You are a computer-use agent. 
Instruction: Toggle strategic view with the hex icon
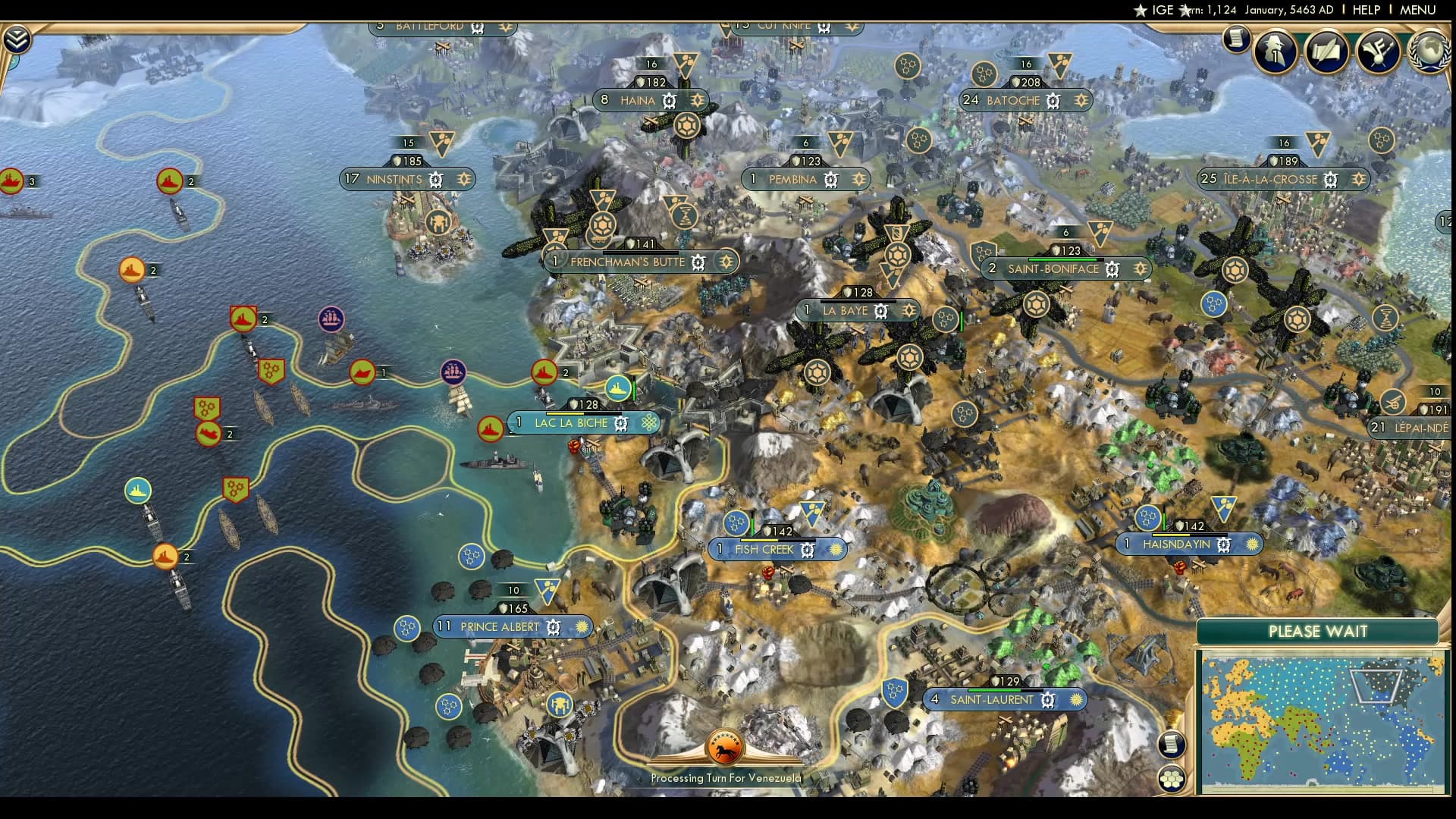pos(1173,779)
